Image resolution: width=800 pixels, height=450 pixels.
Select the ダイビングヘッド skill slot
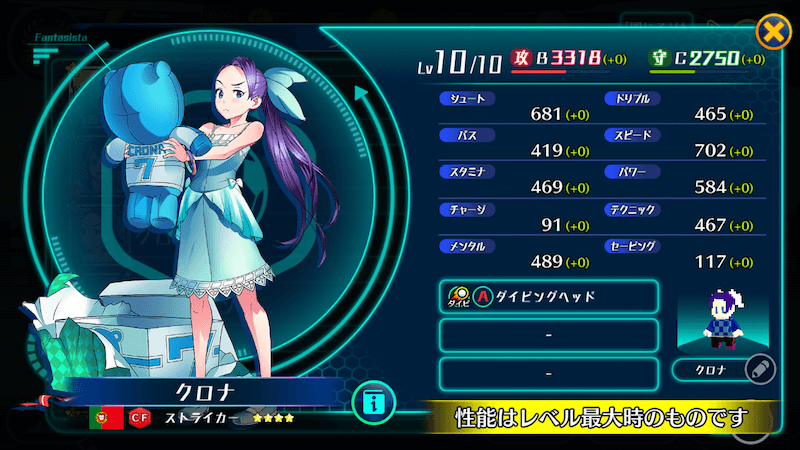coord(548,297)
